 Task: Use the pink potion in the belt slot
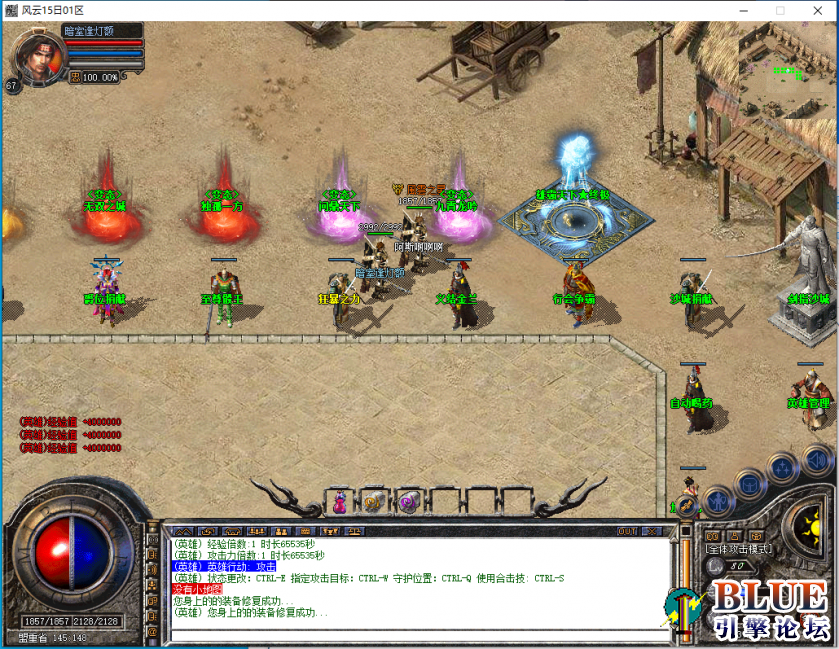[340, 501]
